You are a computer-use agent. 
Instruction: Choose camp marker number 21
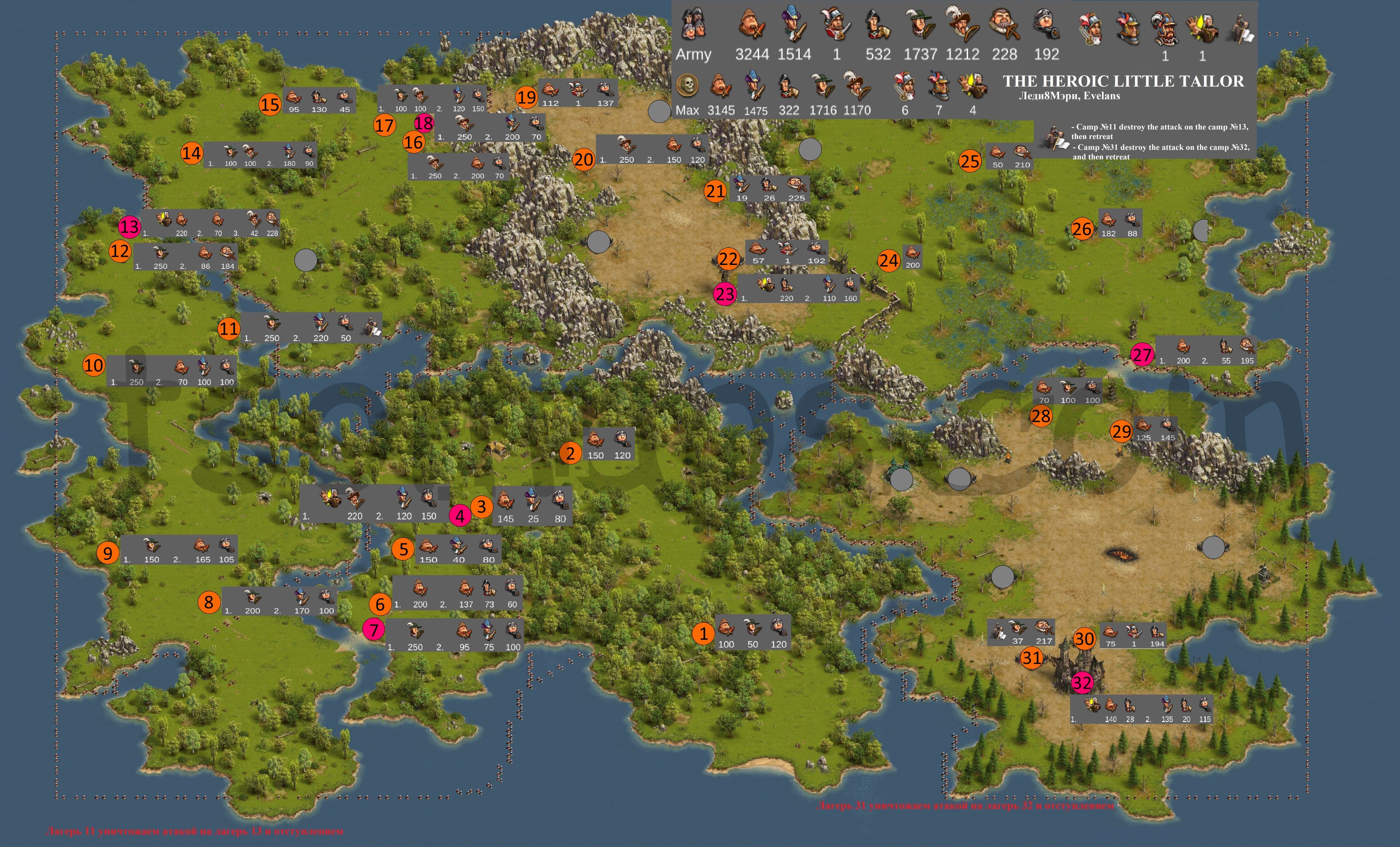[715, 191]
